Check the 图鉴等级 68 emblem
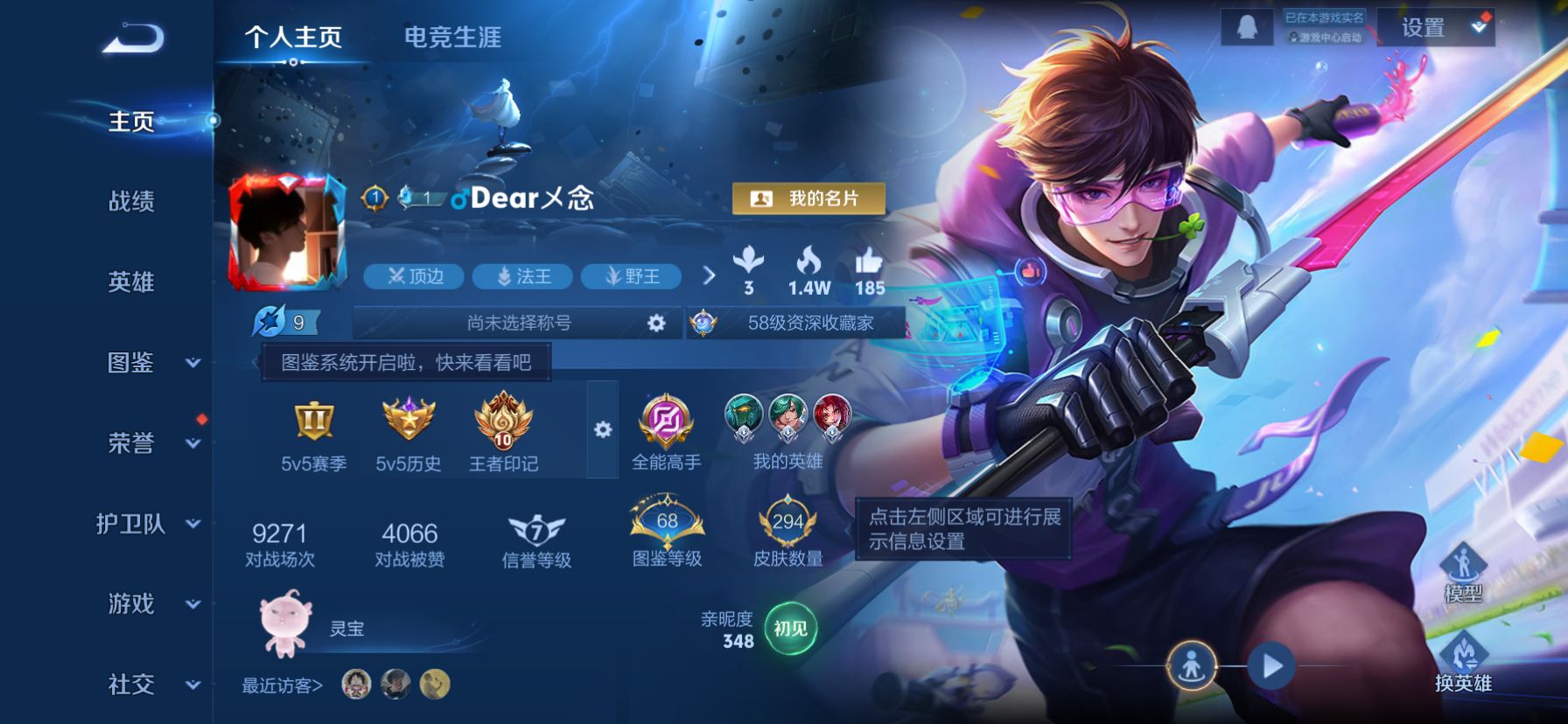Viewport: 1568px width, 724px height. coord(667,523)
